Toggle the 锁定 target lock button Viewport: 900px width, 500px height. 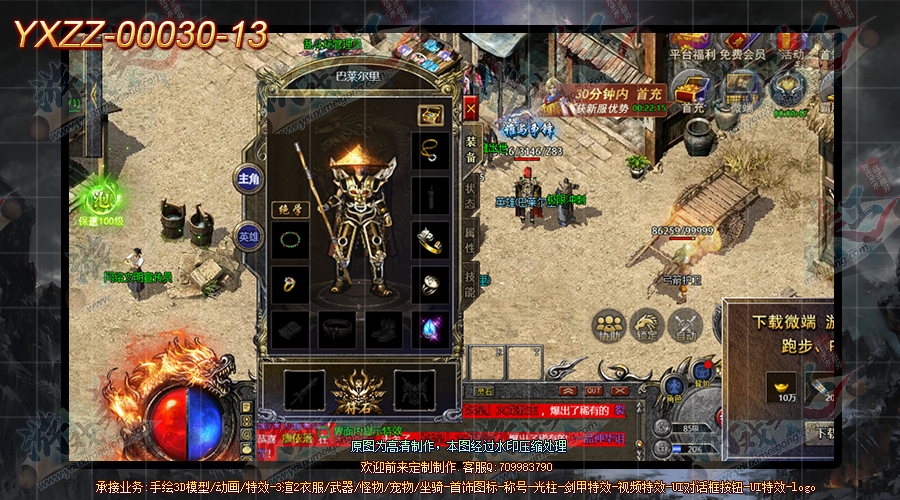click(646, 325)
